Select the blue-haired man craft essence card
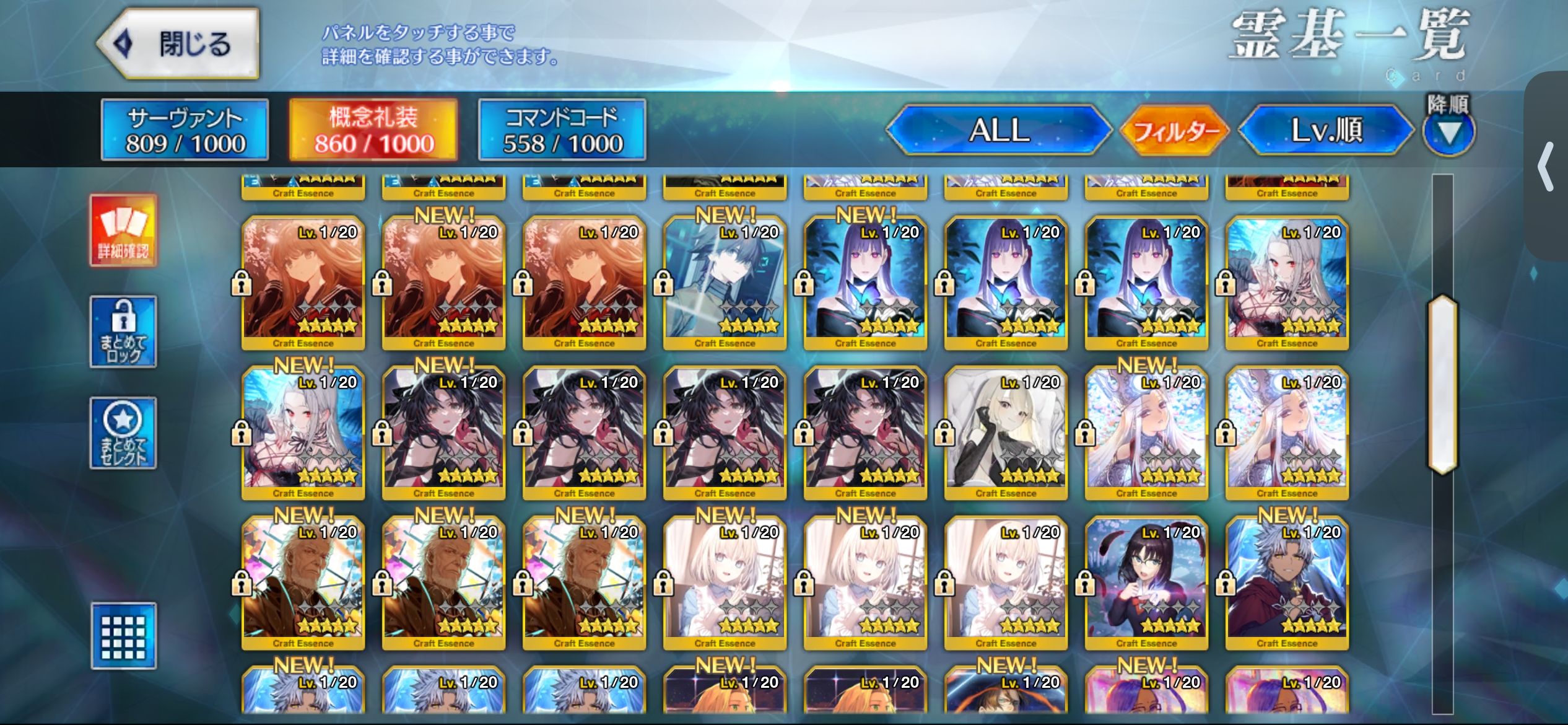Viewport: 1568px width, 725px height. (725, 283)
